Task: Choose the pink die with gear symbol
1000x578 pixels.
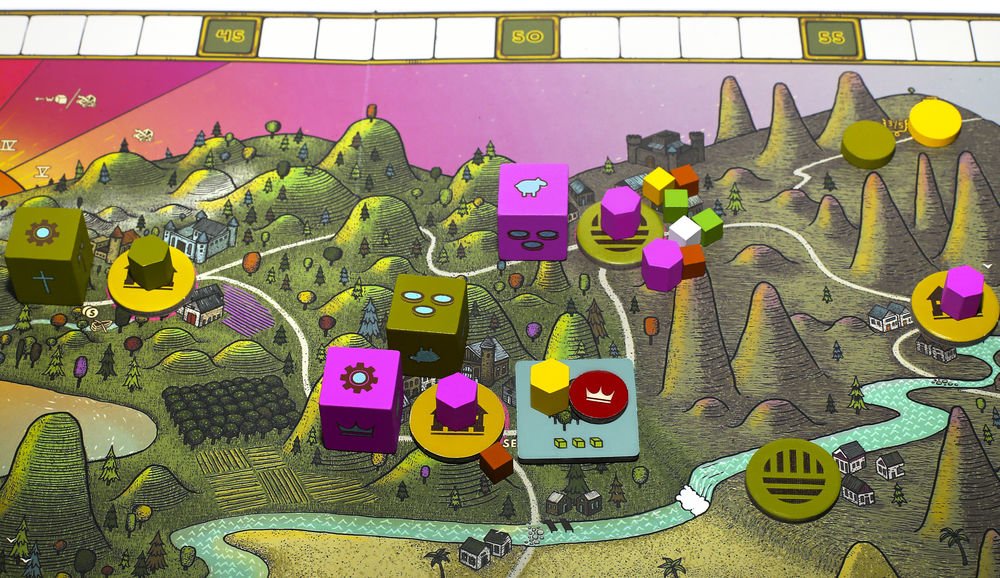Action: 360,399
